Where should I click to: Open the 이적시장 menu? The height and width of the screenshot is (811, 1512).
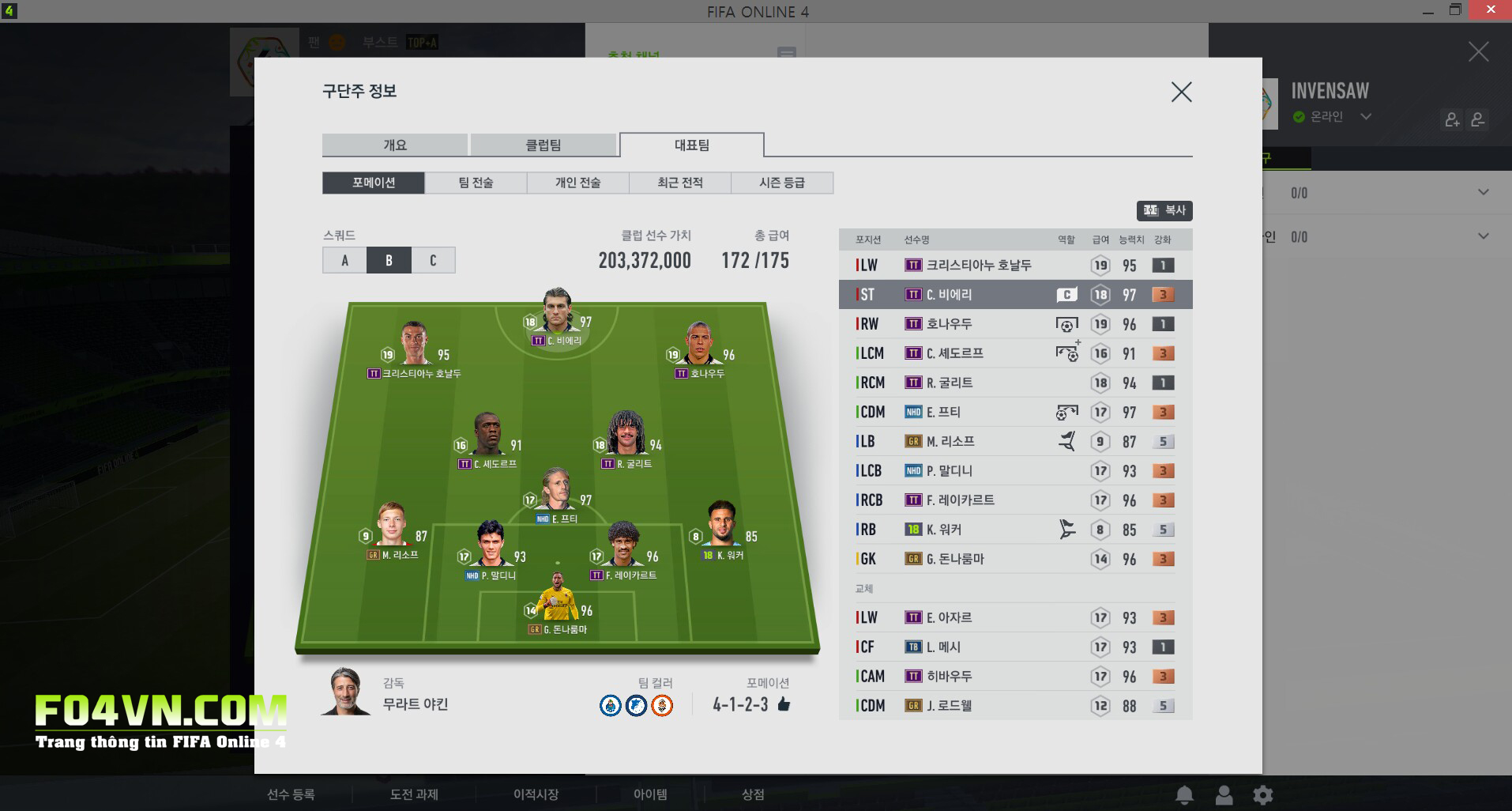coord(536,794)
